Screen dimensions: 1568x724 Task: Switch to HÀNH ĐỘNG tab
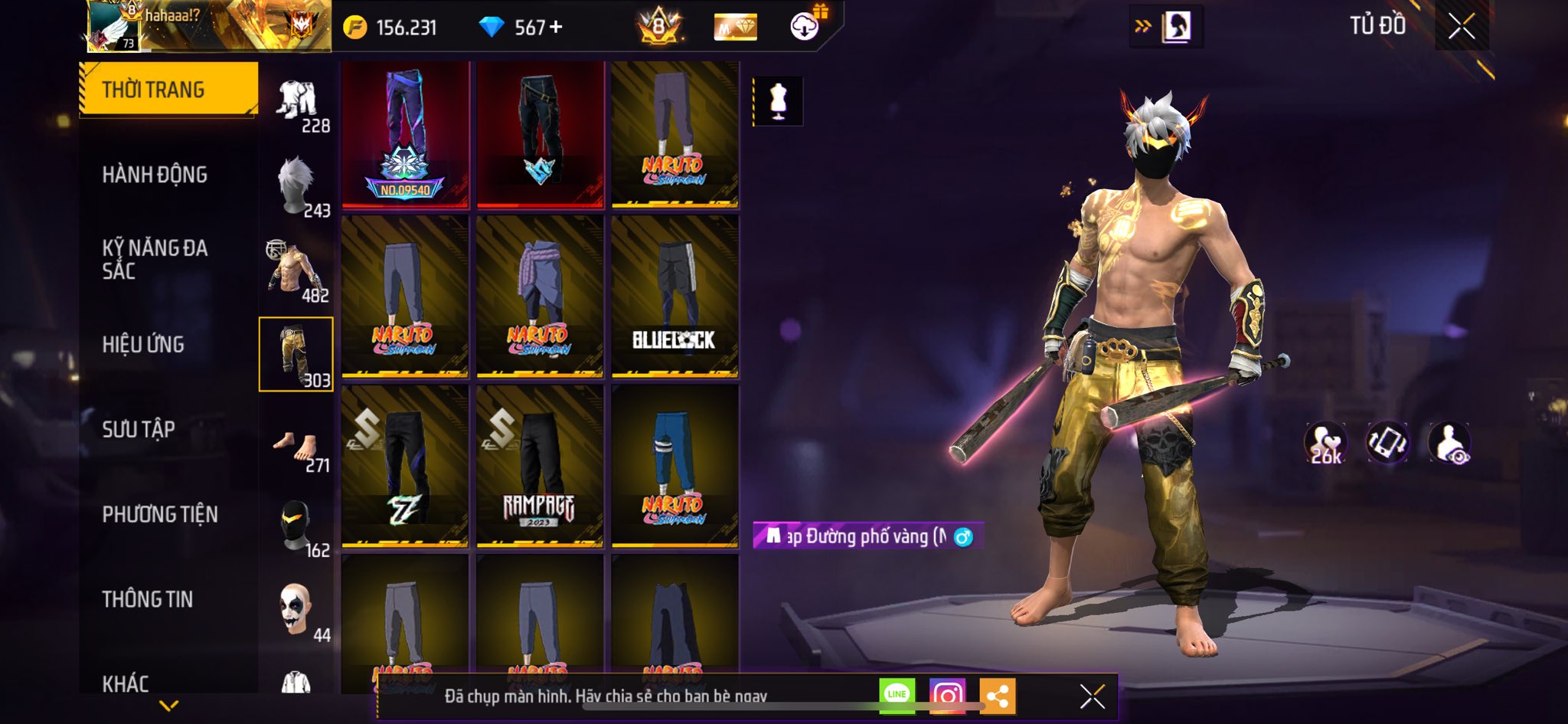[155, 175]
